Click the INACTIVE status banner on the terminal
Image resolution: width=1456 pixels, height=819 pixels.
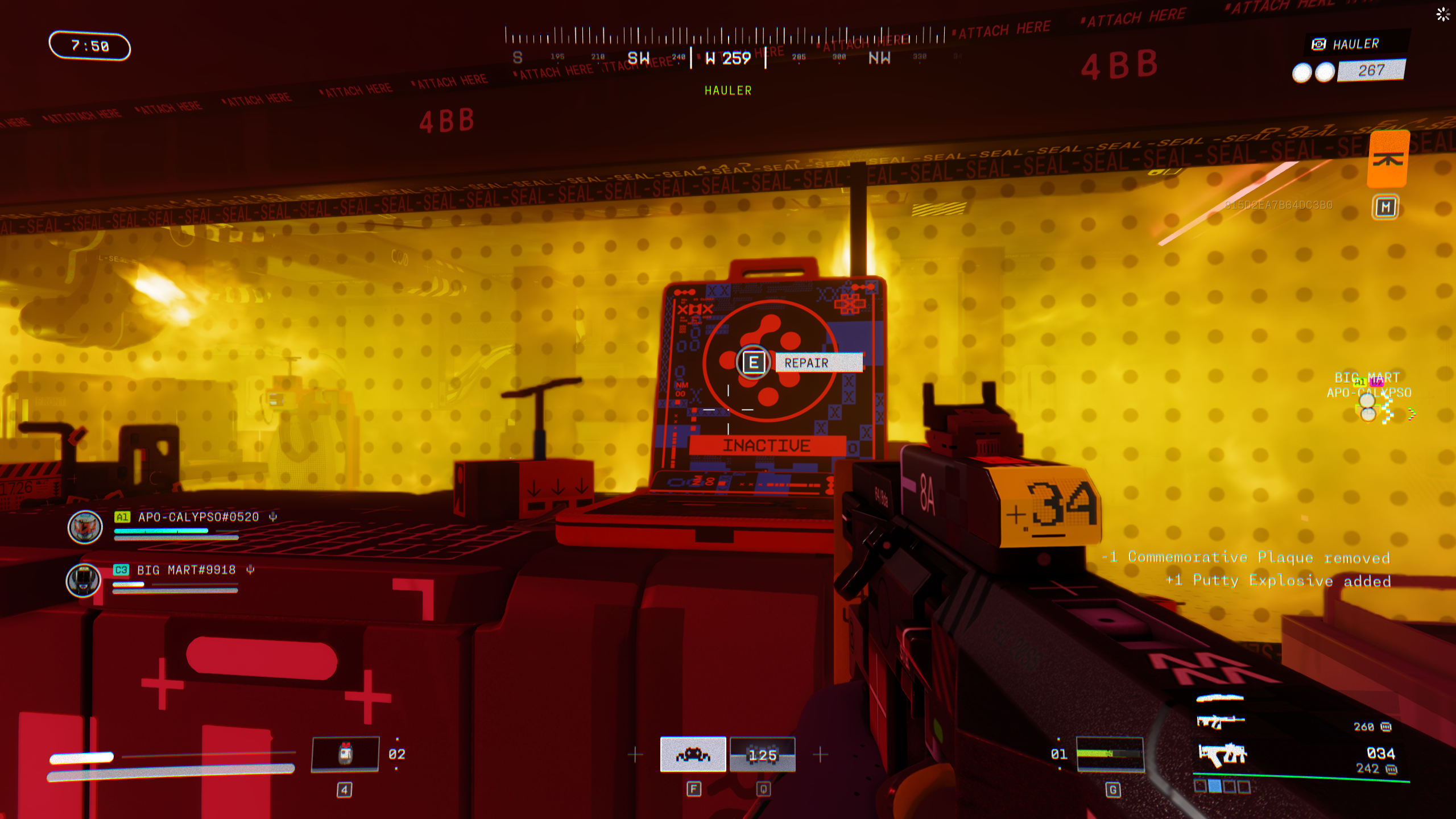[767, 445]
